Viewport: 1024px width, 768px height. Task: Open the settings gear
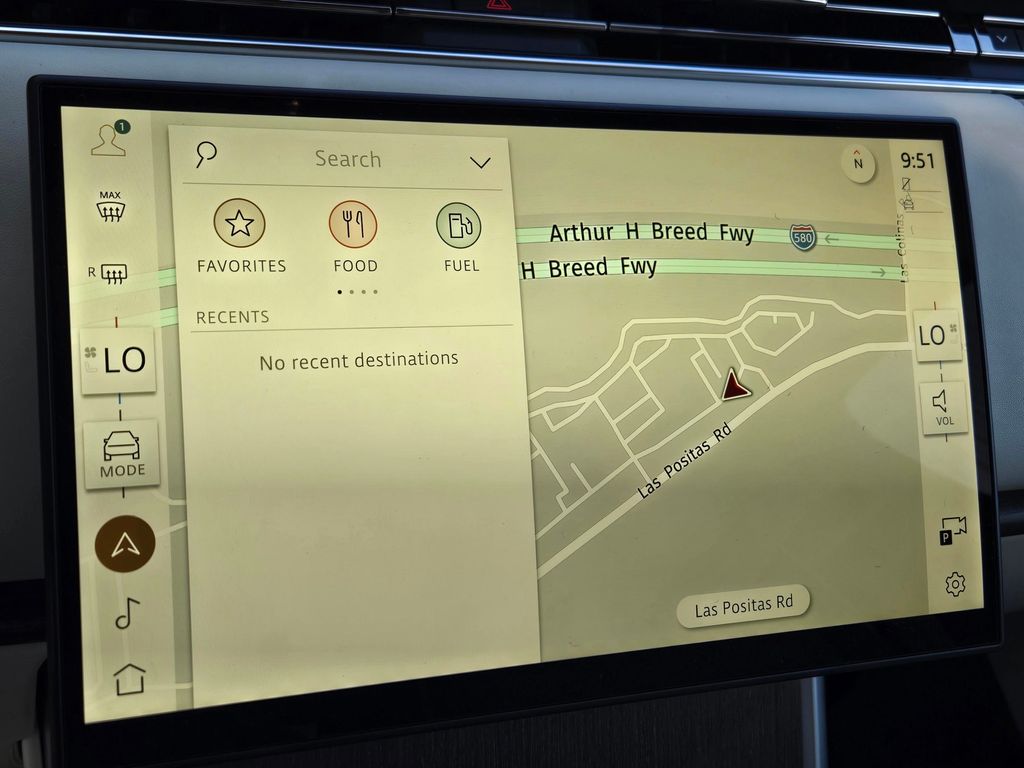click(x=955, y=584)
